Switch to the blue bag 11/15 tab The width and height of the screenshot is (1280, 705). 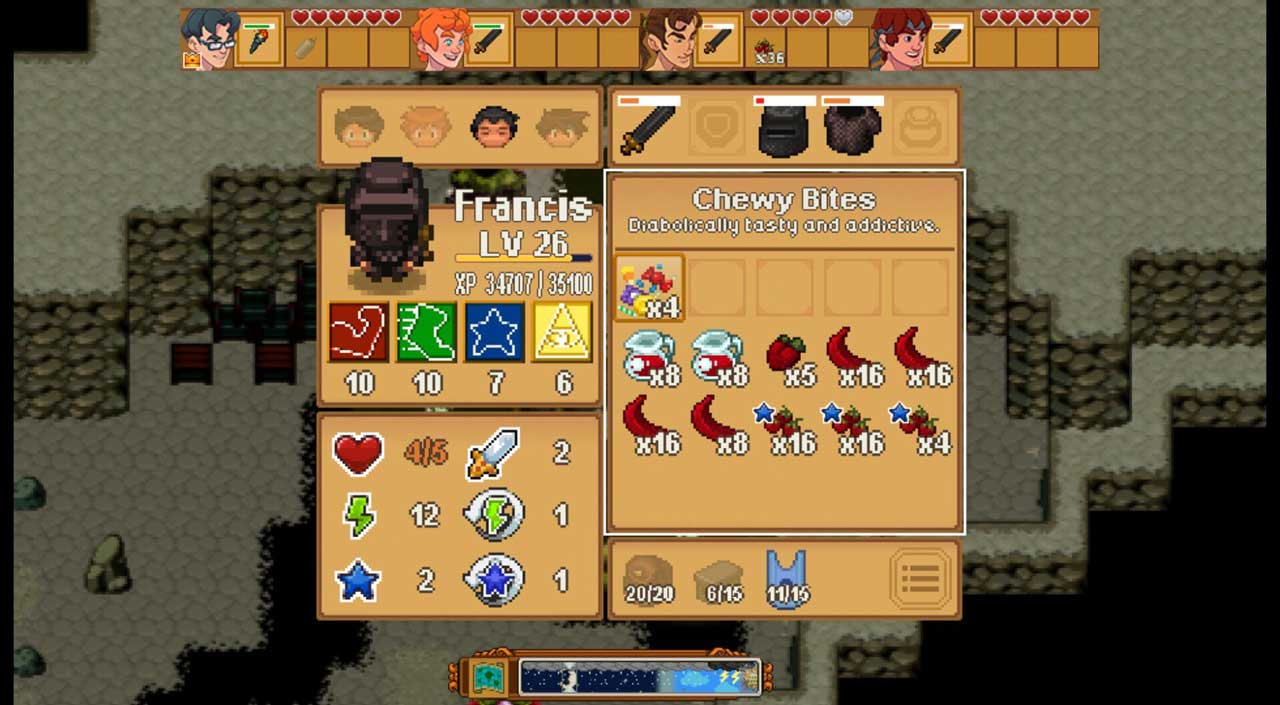[787, 579]
